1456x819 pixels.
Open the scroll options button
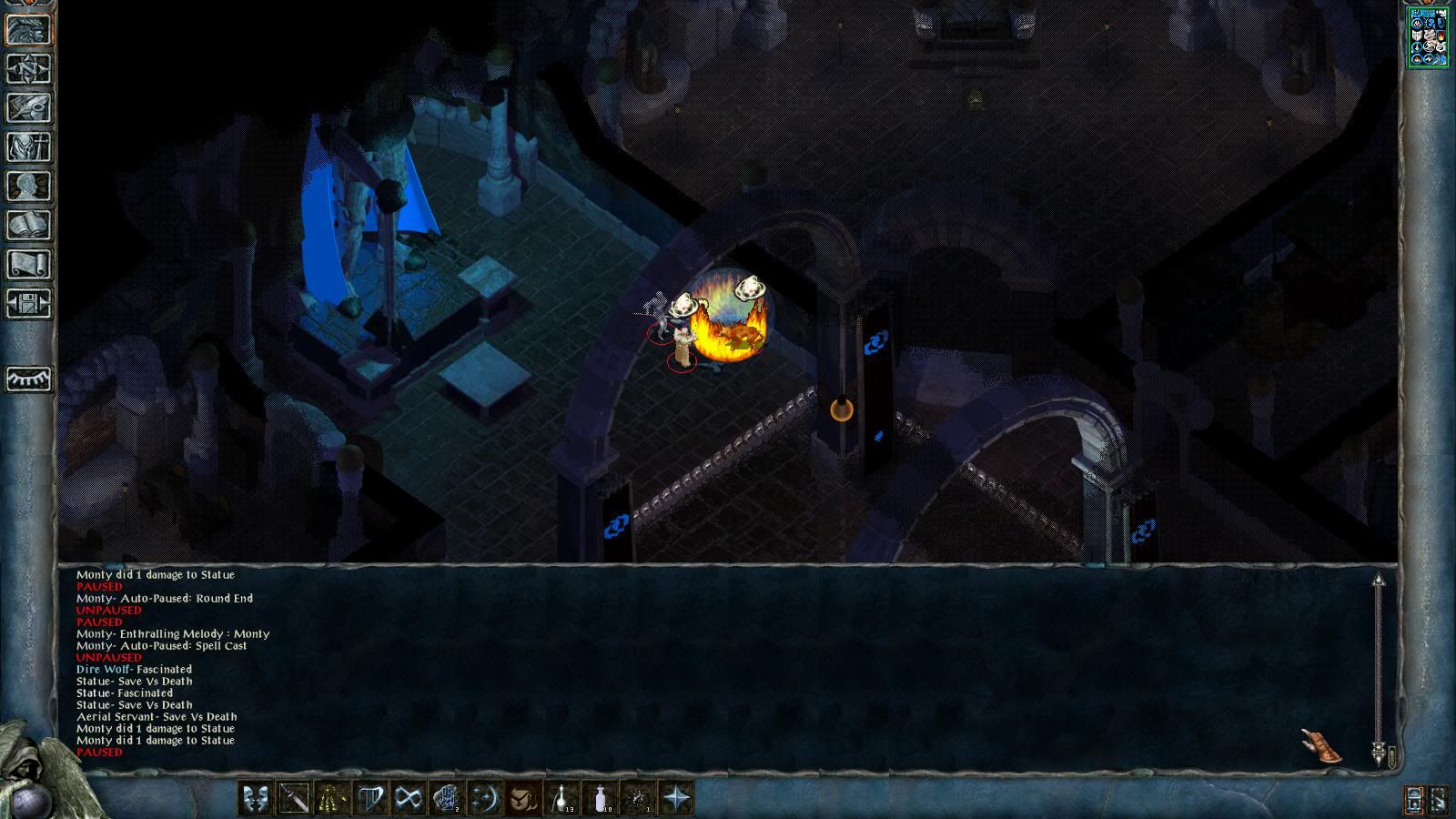pyautogui.click(x=28, y=264)
